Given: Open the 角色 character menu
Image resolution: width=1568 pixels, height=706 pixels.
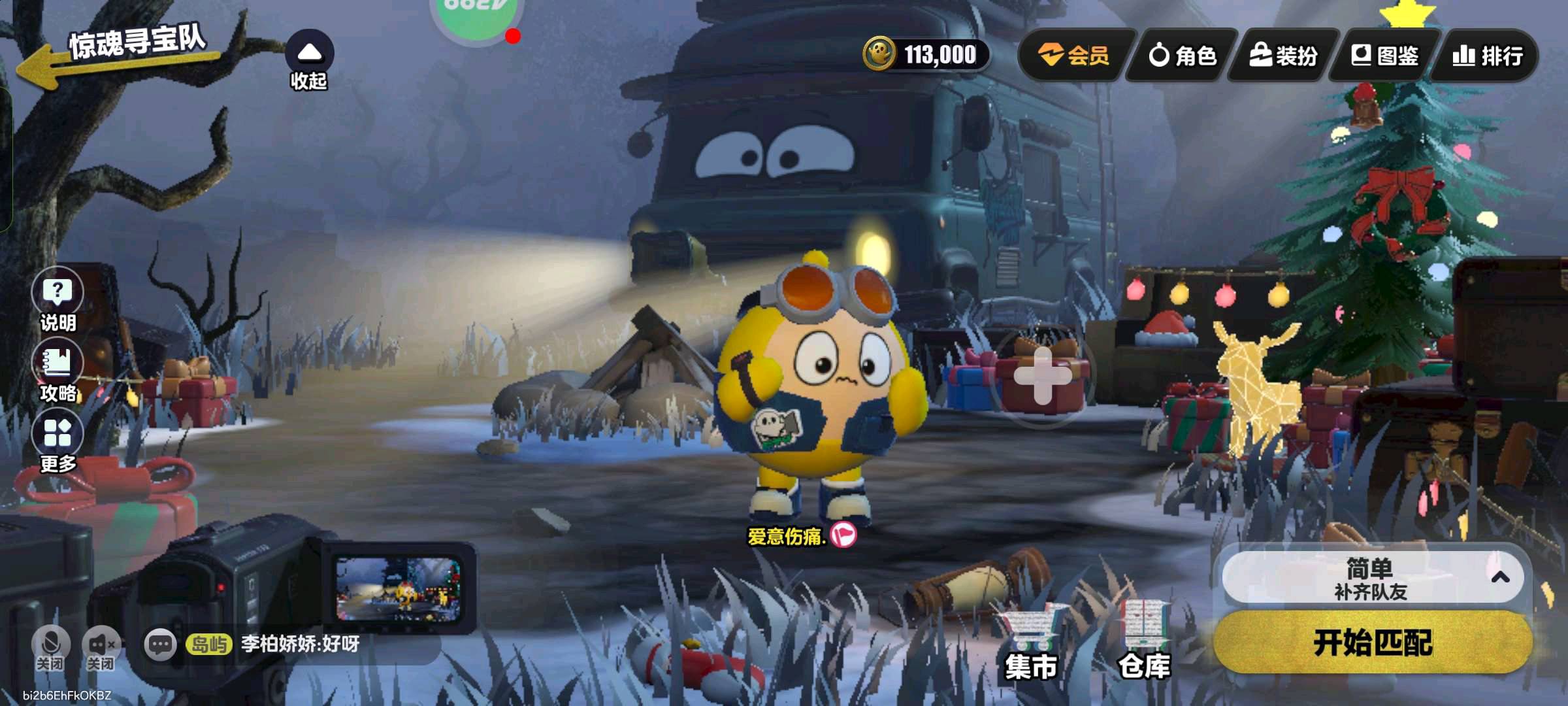Looking at the screenshot, I should pyautogui.click(x=1183, y=56).
